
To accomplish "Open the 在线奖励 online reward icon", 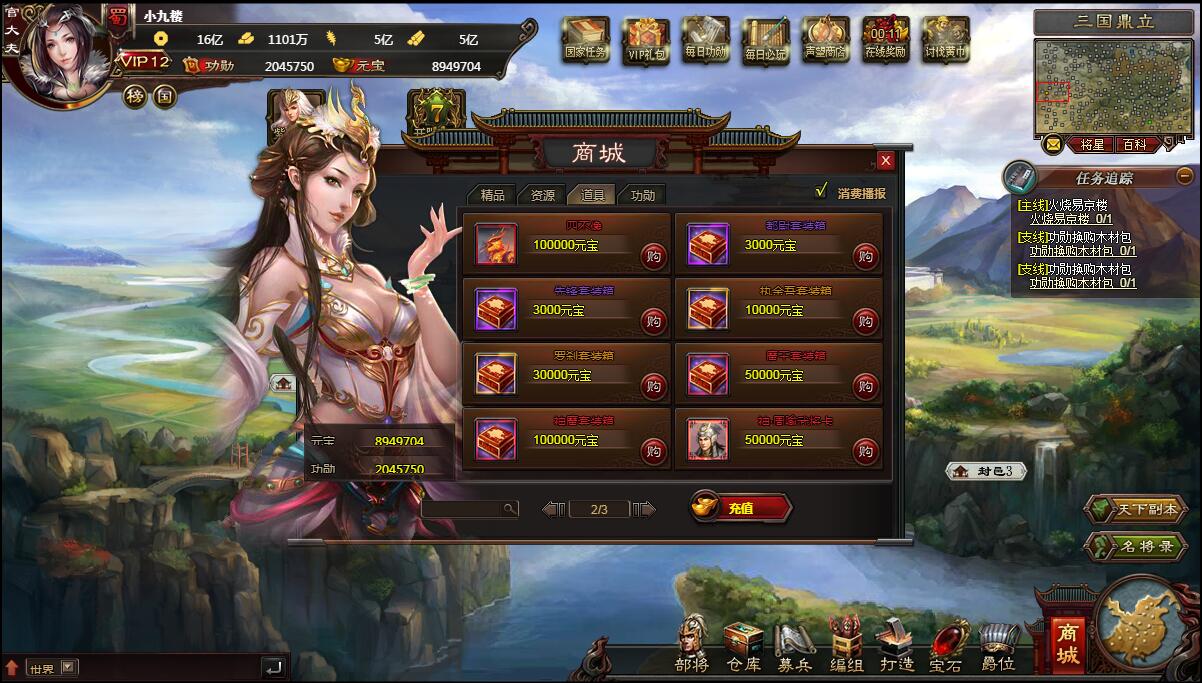I will (885, 40).
